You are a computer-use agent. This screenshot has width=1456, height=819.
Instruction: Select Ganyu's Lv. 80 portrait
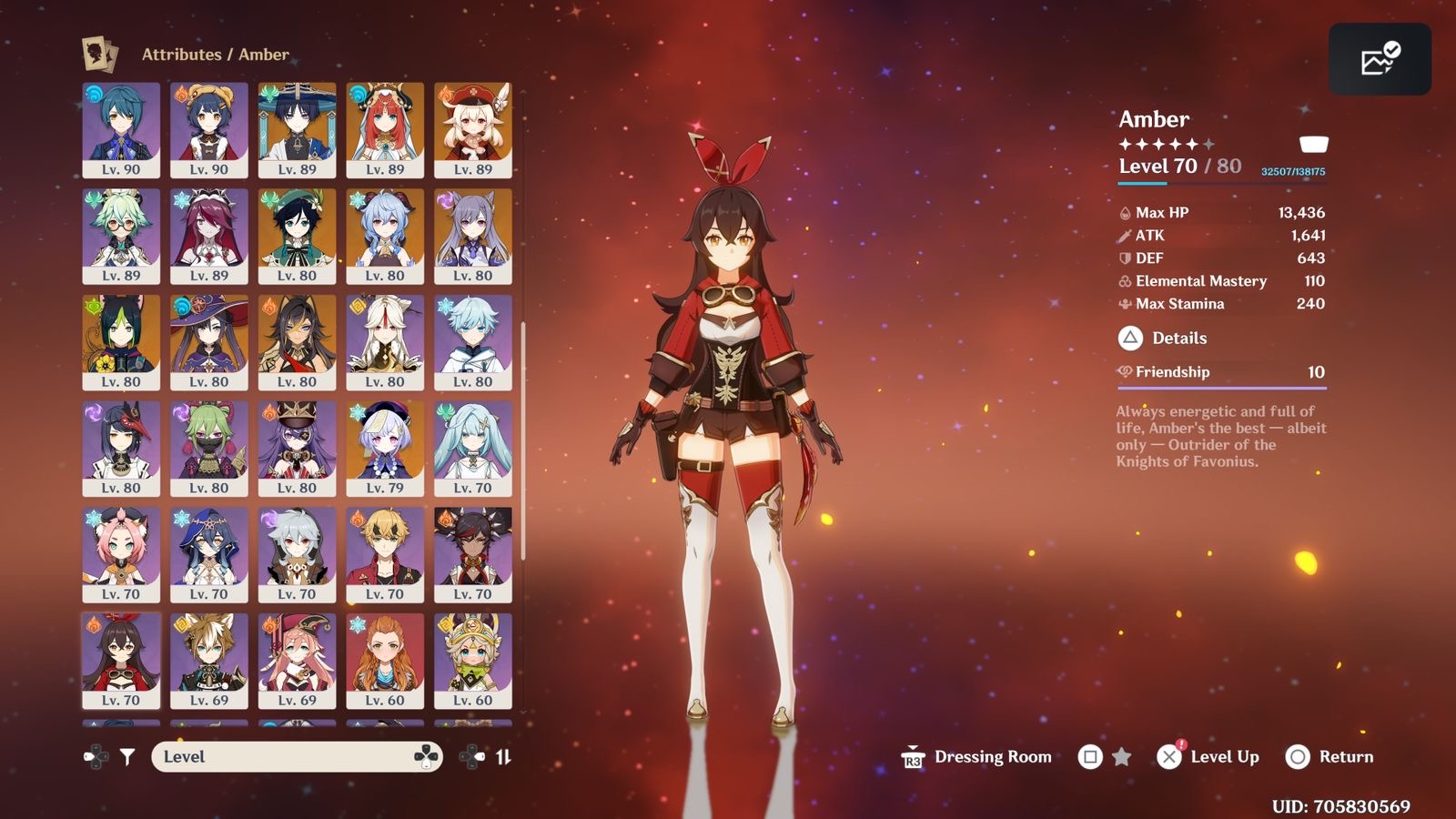click(x=385, y=236)
